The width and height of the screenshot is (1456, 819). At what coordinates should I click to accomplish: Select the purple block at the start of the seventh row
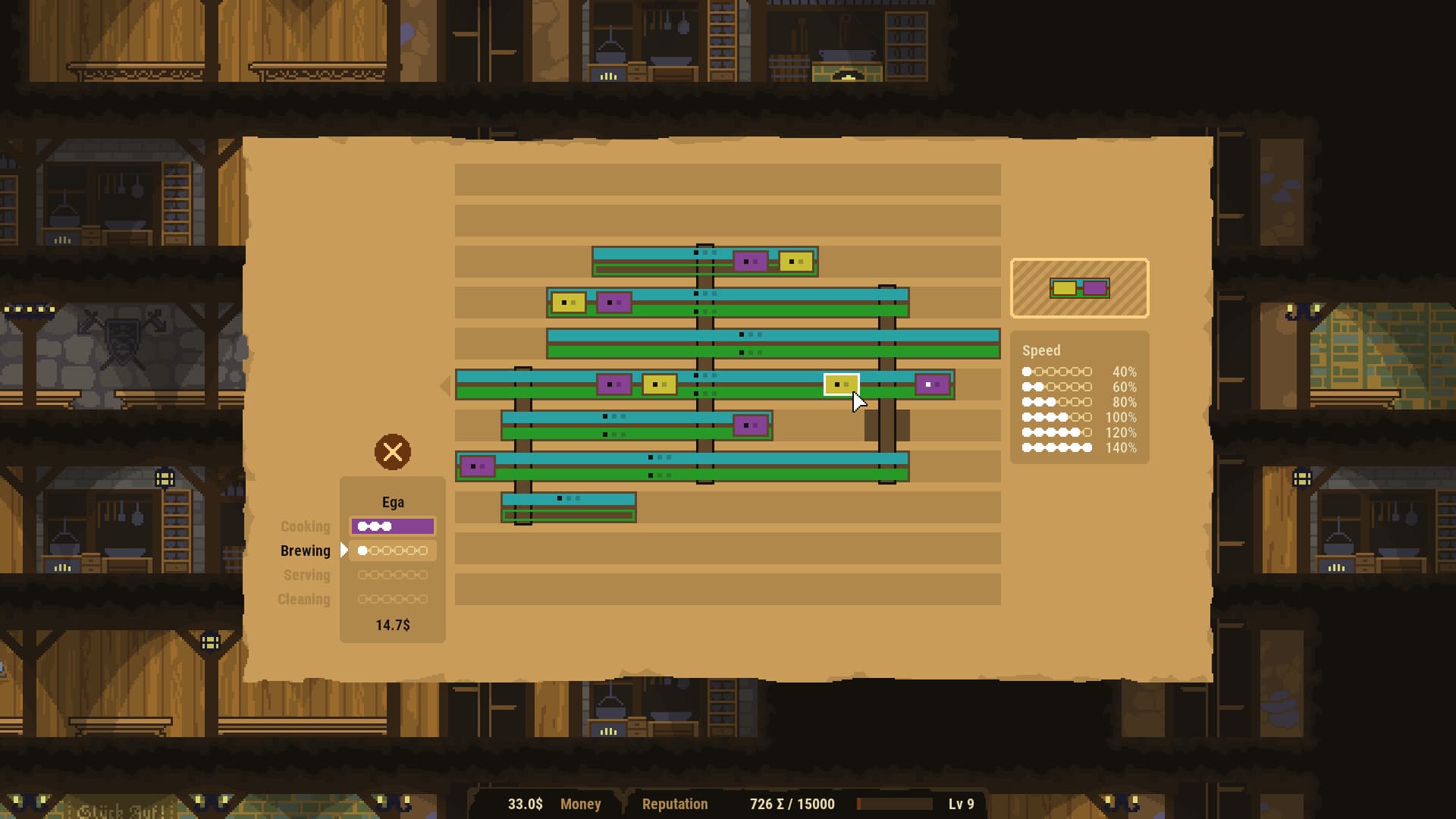(x=478, y=465)
